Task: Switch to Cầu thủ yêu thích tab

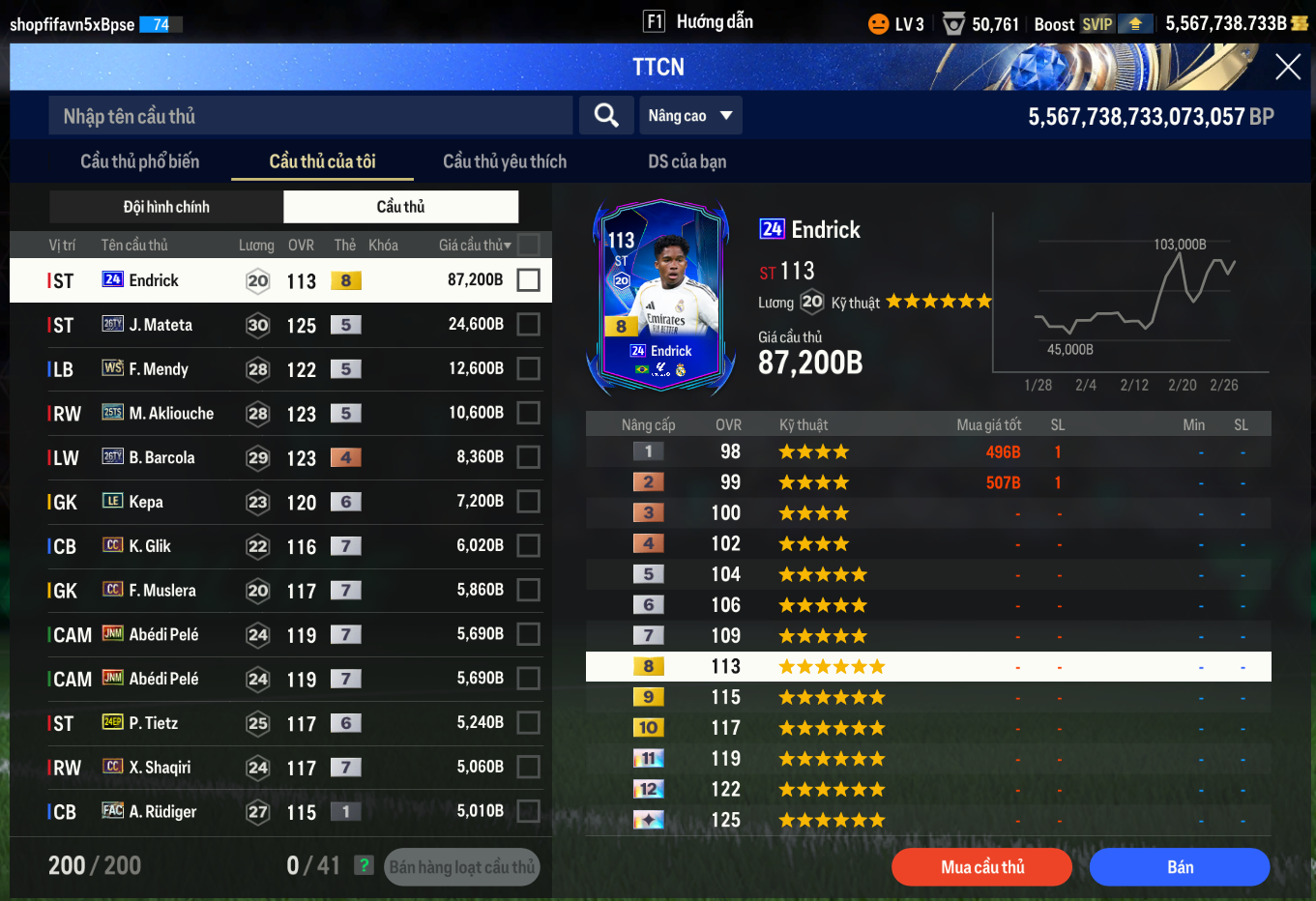Action: pos(505,161)
